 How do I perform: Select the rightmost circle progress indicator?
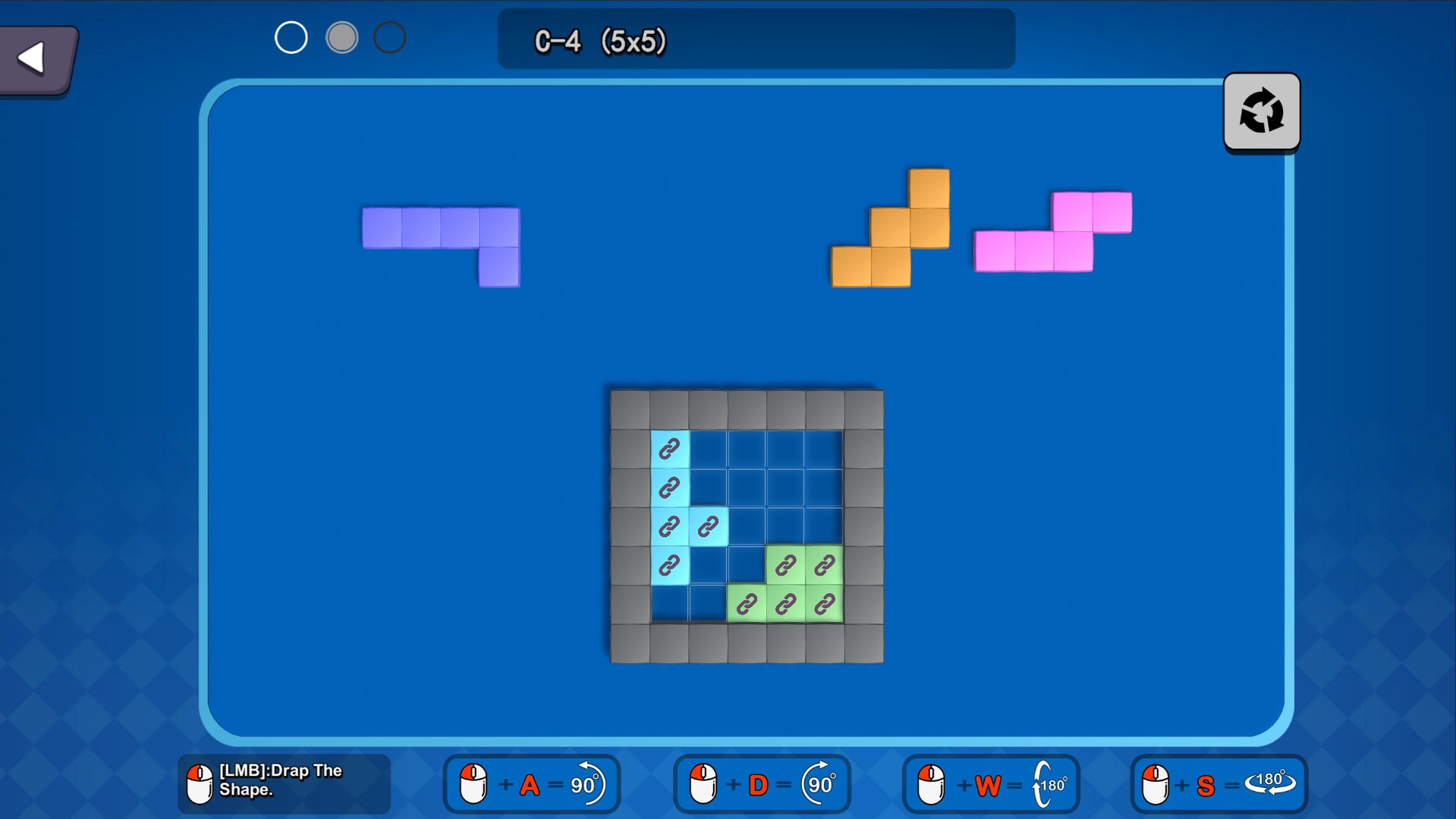(390, 36)
